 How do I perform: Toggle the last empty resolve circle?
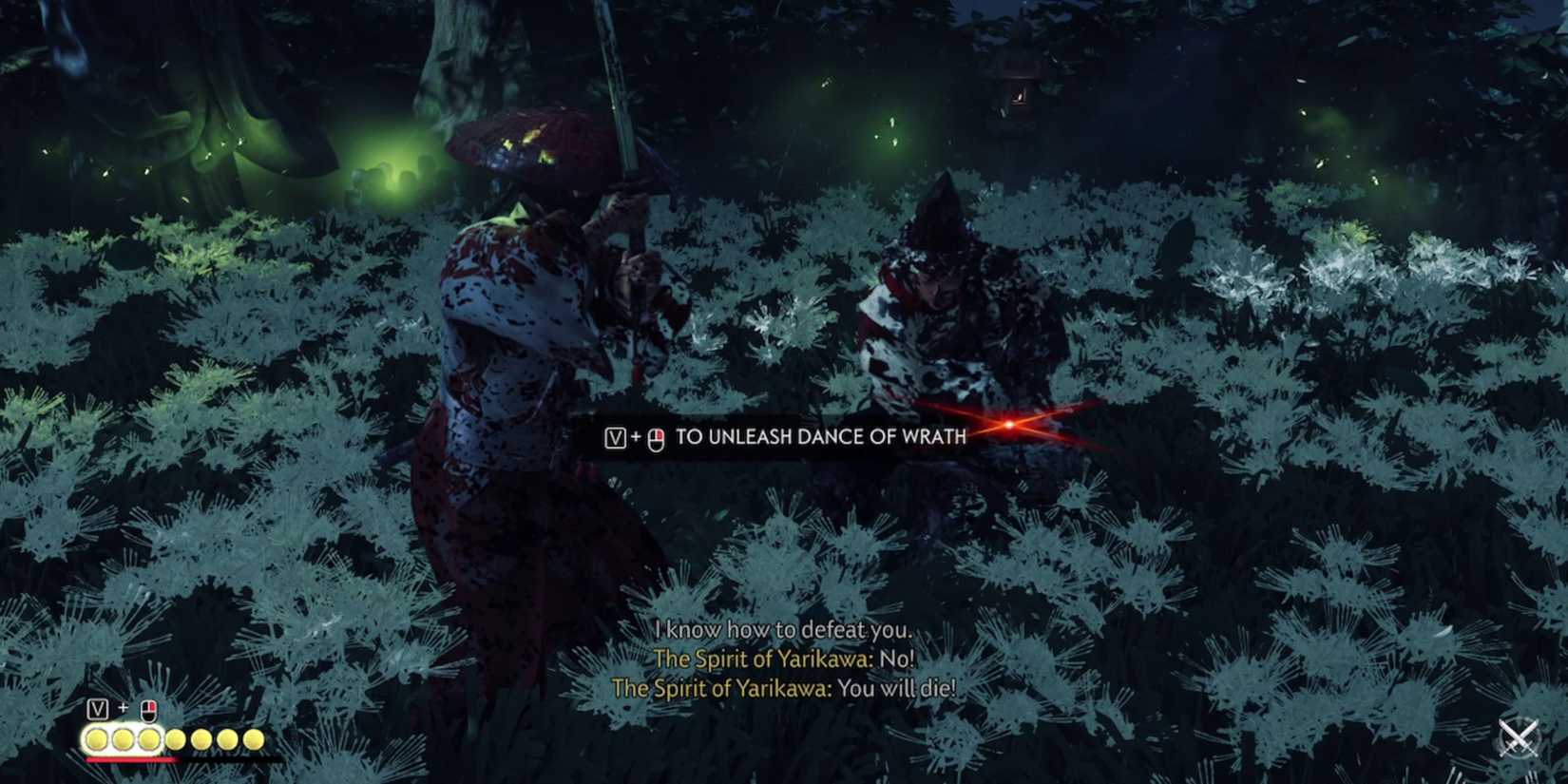(254, 739)
